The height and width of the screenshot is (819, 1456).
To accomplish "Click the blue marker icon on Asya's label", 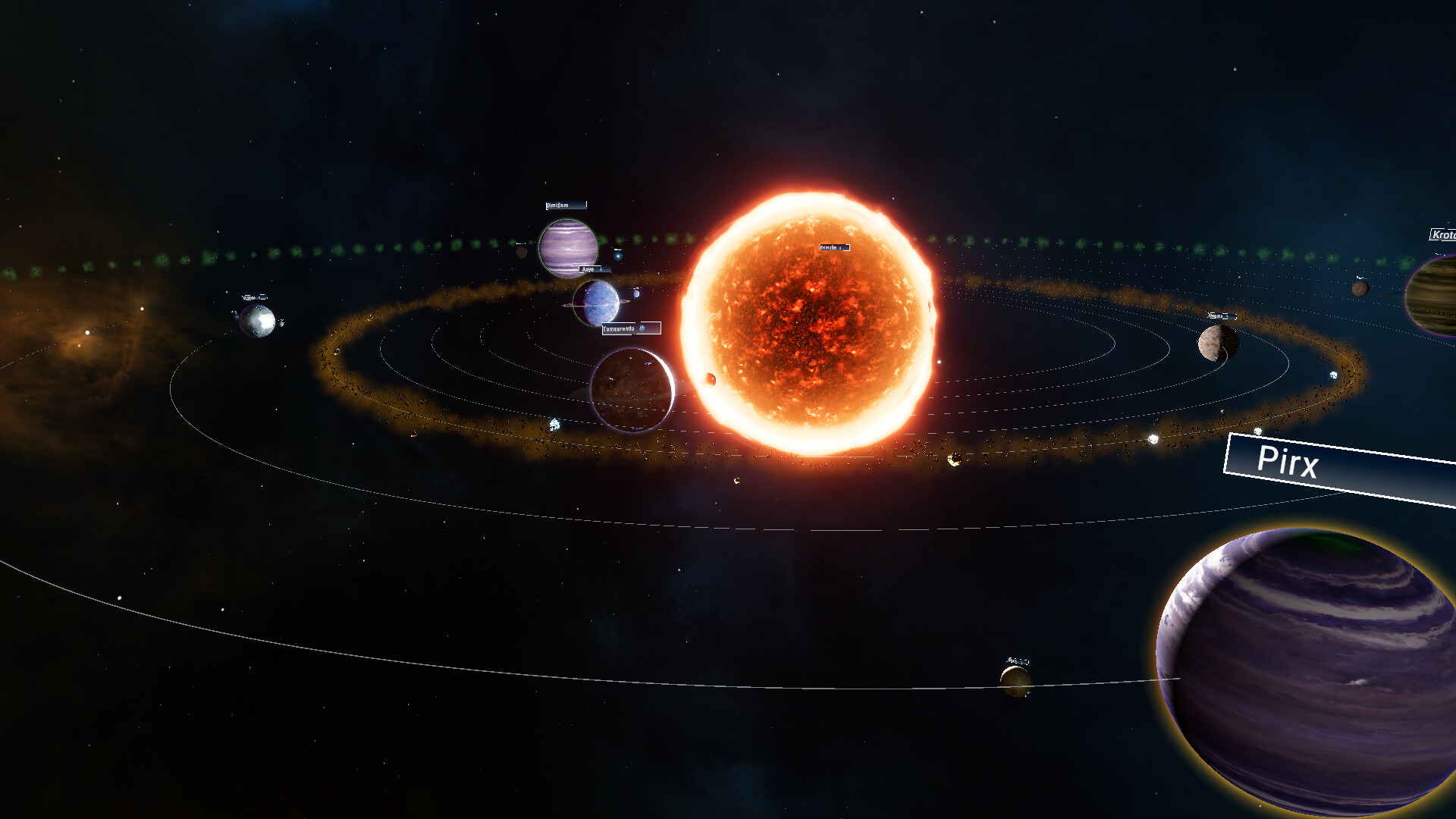I will click(601, 269).
